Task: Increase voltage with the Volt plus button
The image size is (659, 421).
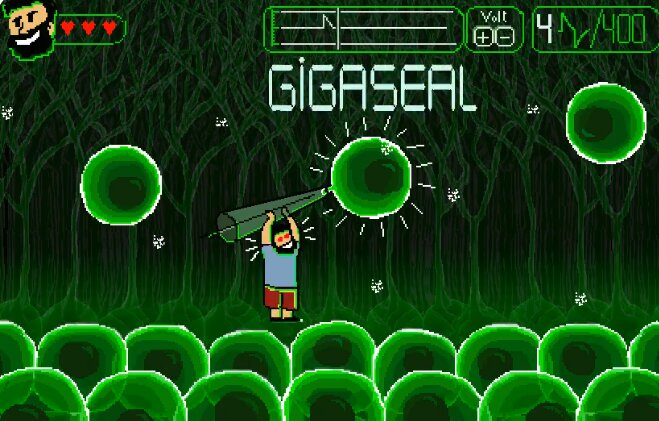Action: coord(485,36)
